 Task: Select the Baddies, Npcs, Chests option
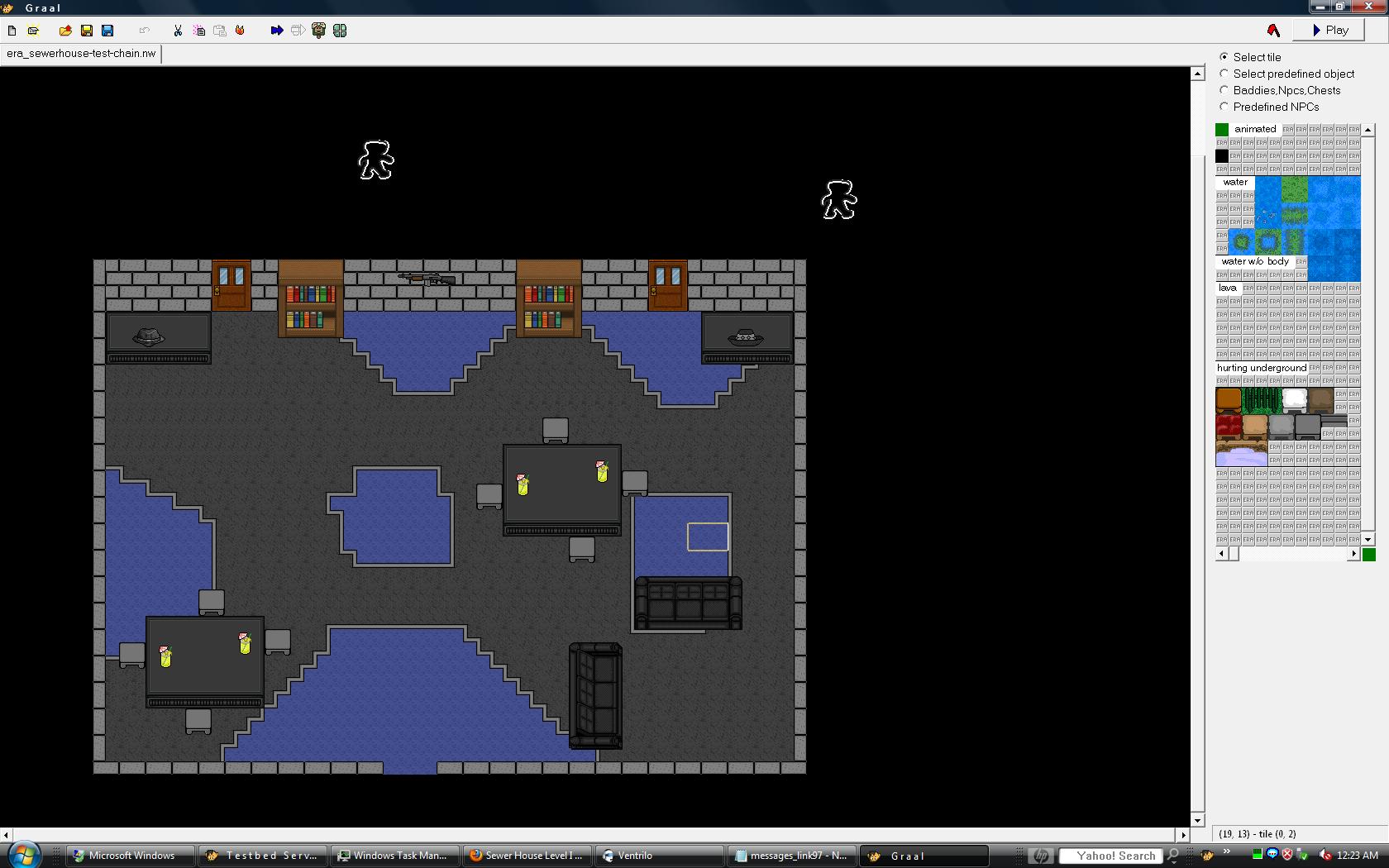(x=1224, y=90)
